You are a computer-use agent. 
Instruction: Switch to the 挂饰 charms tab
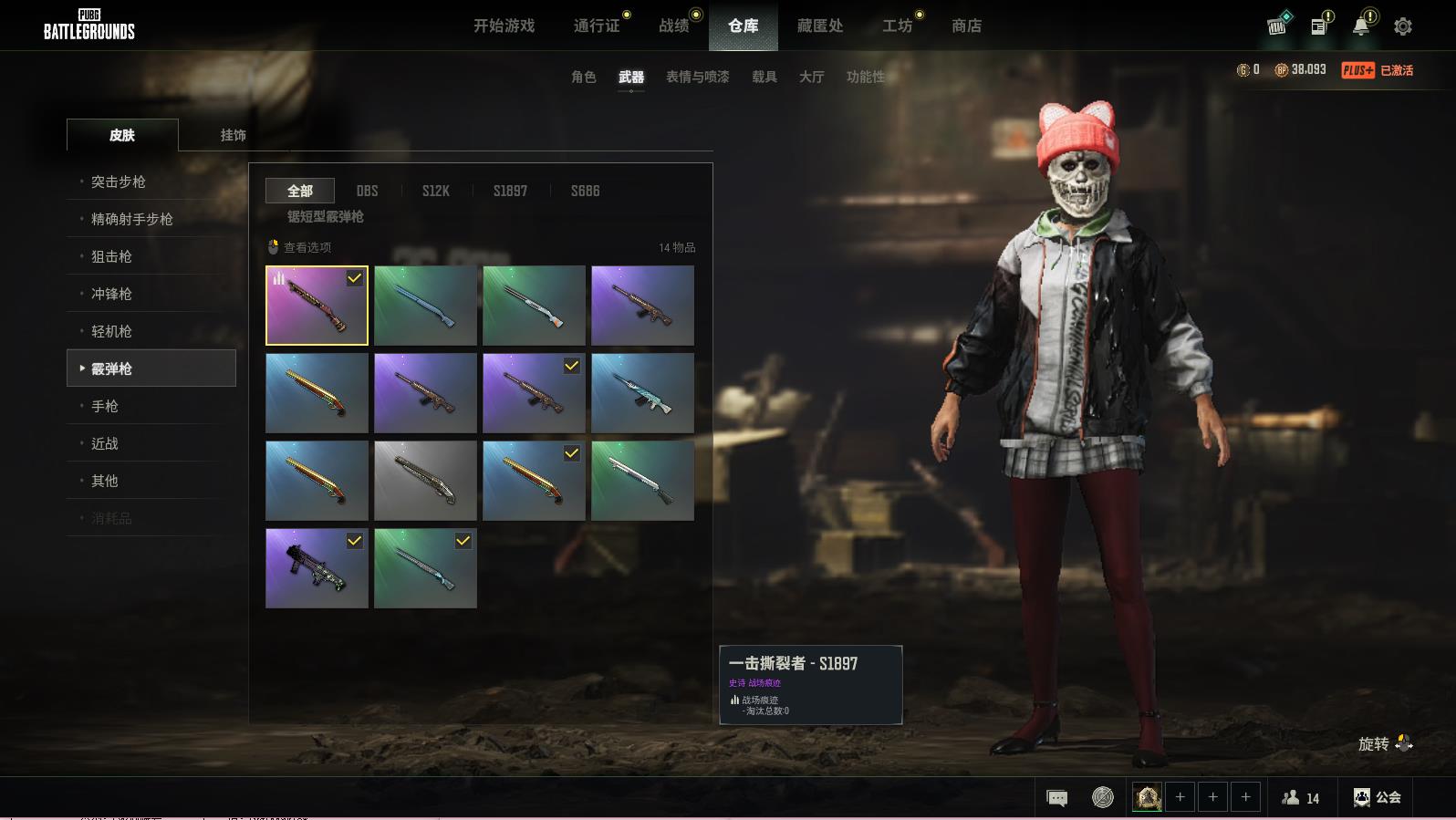(233, 135)
